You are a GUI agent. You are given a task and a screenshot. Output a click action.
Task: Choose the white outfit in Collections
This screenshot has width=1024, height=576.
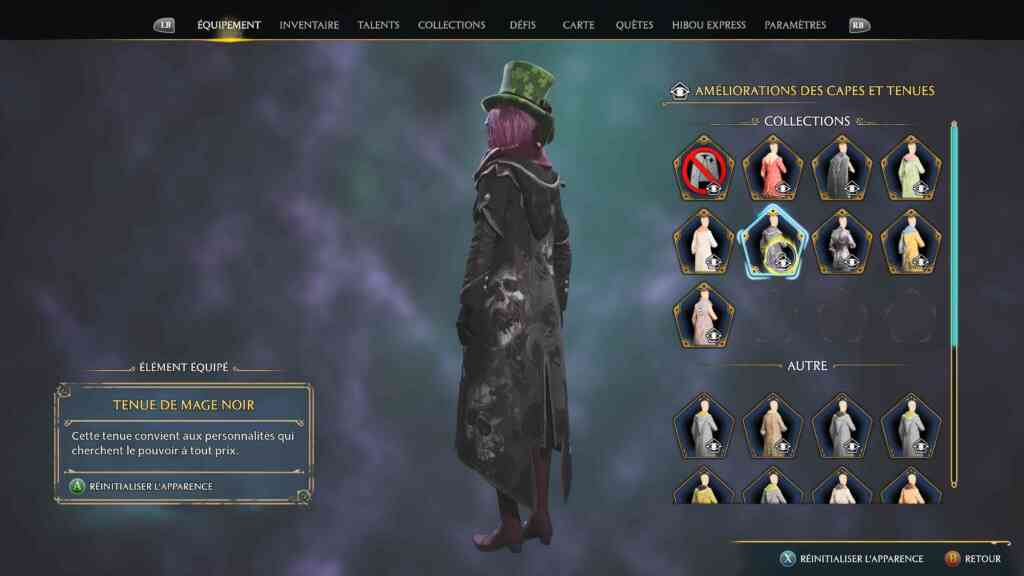[x=704, y=242]
